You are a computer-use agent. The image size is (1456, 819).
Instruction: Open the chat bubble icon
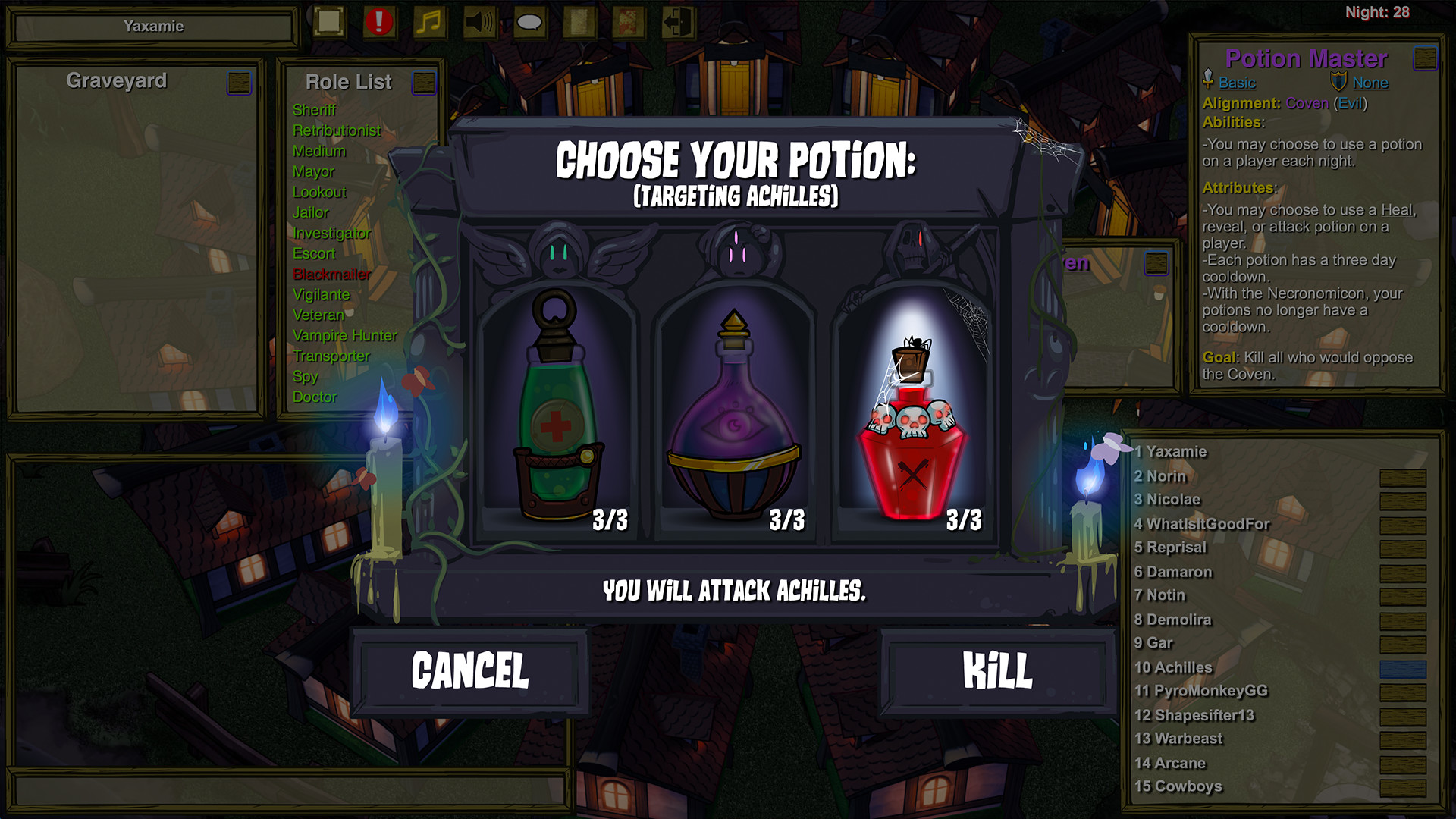[529, 21]
